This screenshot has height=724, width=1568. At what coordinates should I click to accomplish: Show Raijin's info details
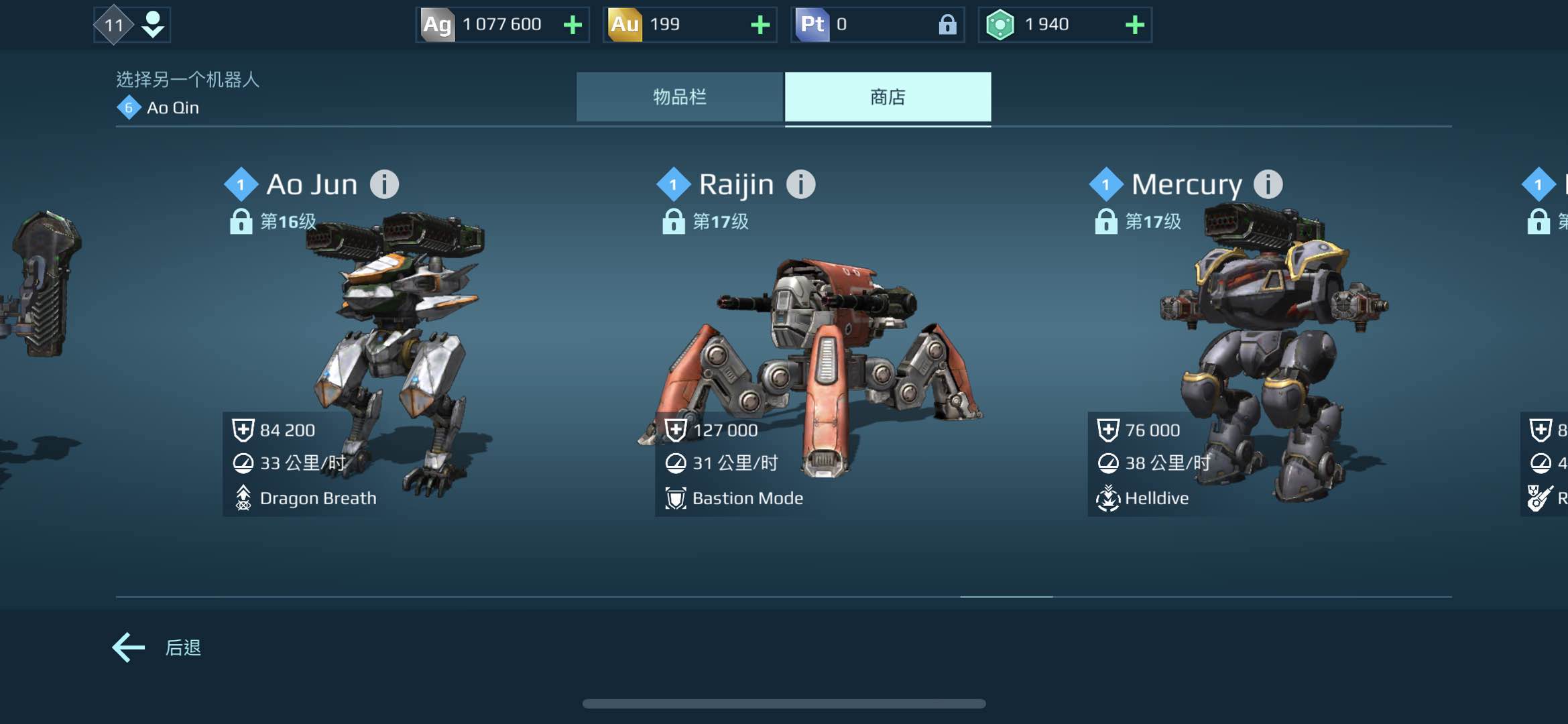(x=800, y=184)
